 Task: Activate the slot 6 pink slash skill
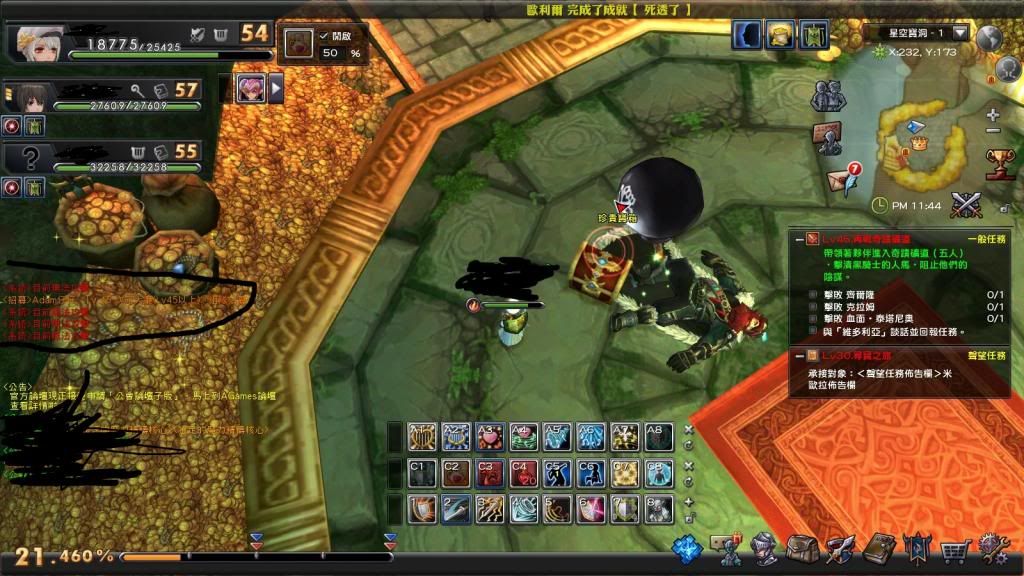[x=590, y=508]
